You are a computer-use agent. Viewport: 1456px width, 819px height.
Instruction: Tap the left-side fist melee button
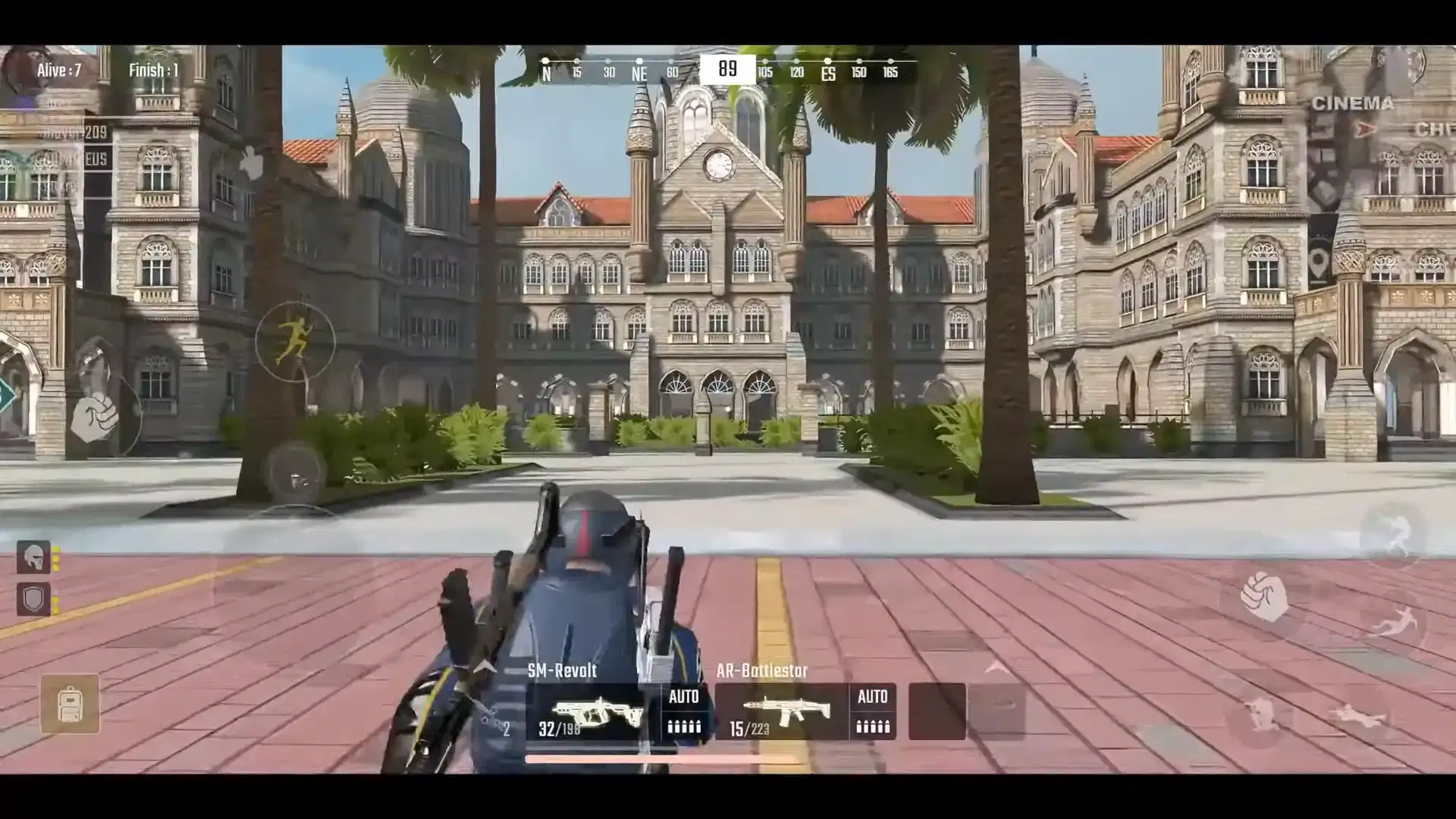point(96,416)
